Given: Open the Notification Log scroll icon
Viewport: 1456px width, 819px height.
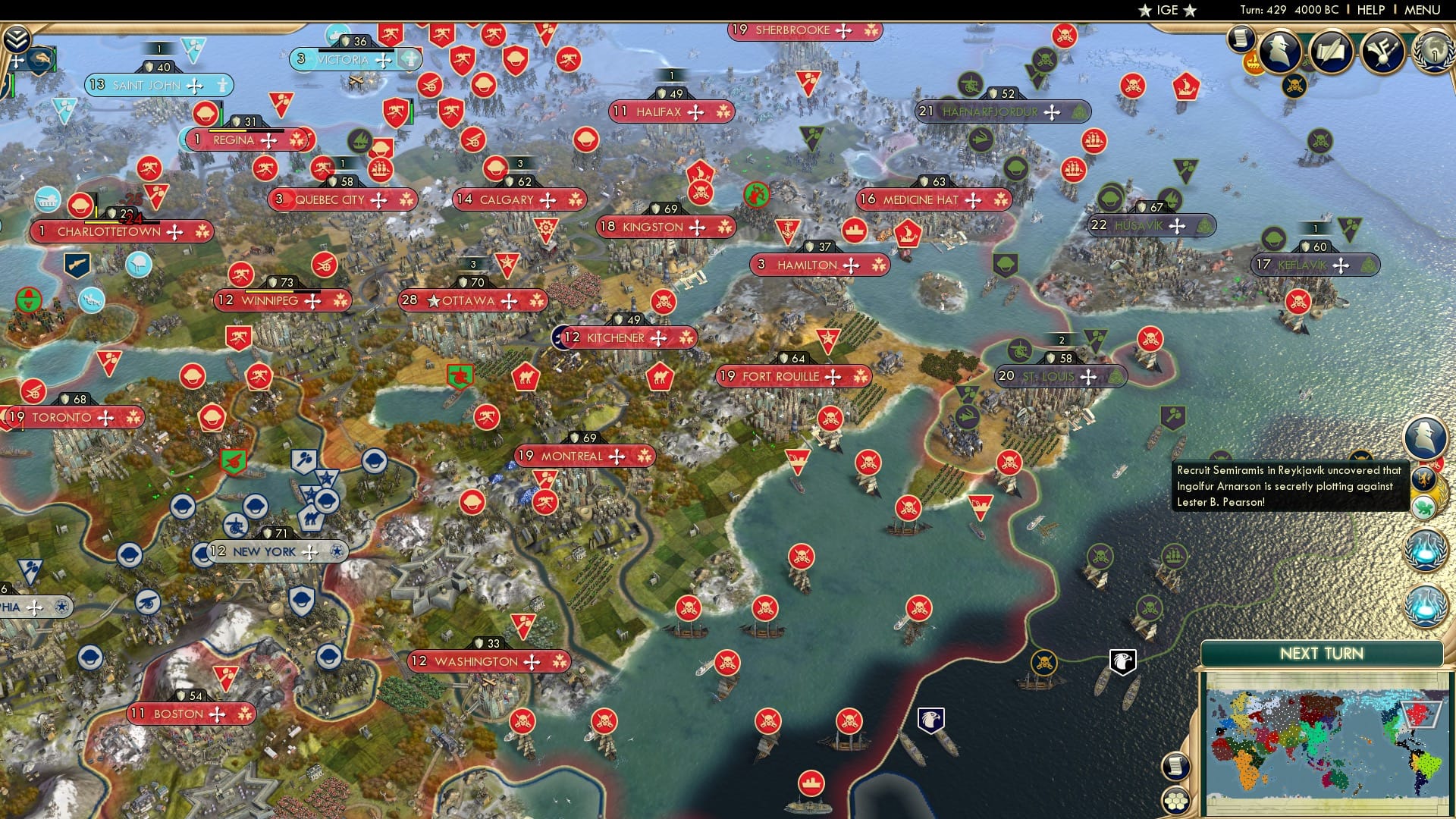Looking at the screenshot, I should tap(1240, 39).
